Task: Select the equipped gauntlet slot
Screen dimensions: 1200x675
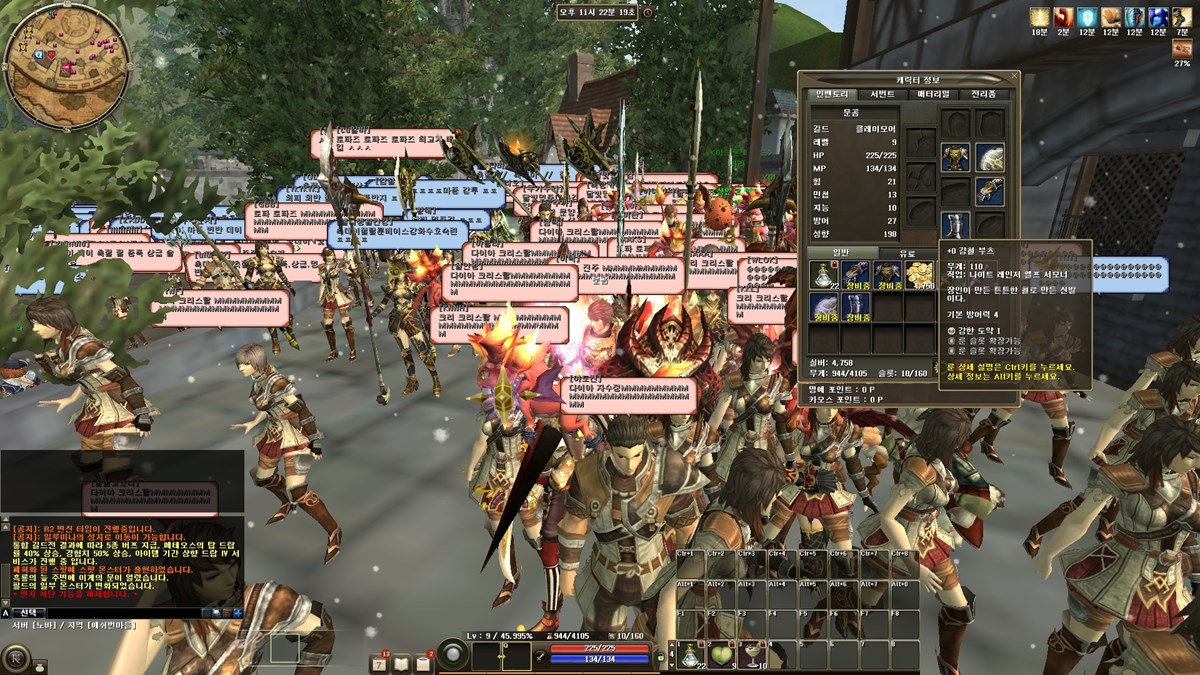Action: tap(989, 190)
